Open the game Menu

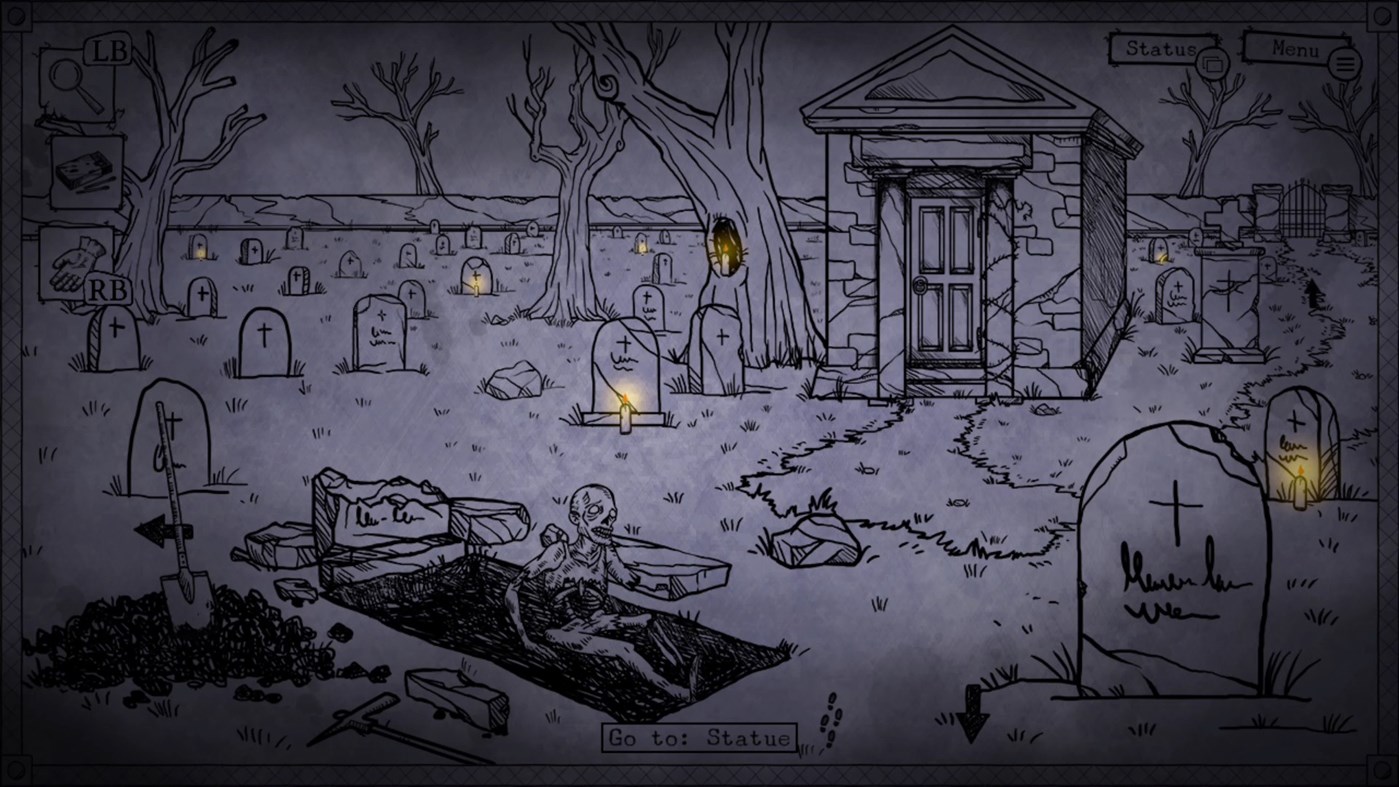(1294, 48)
